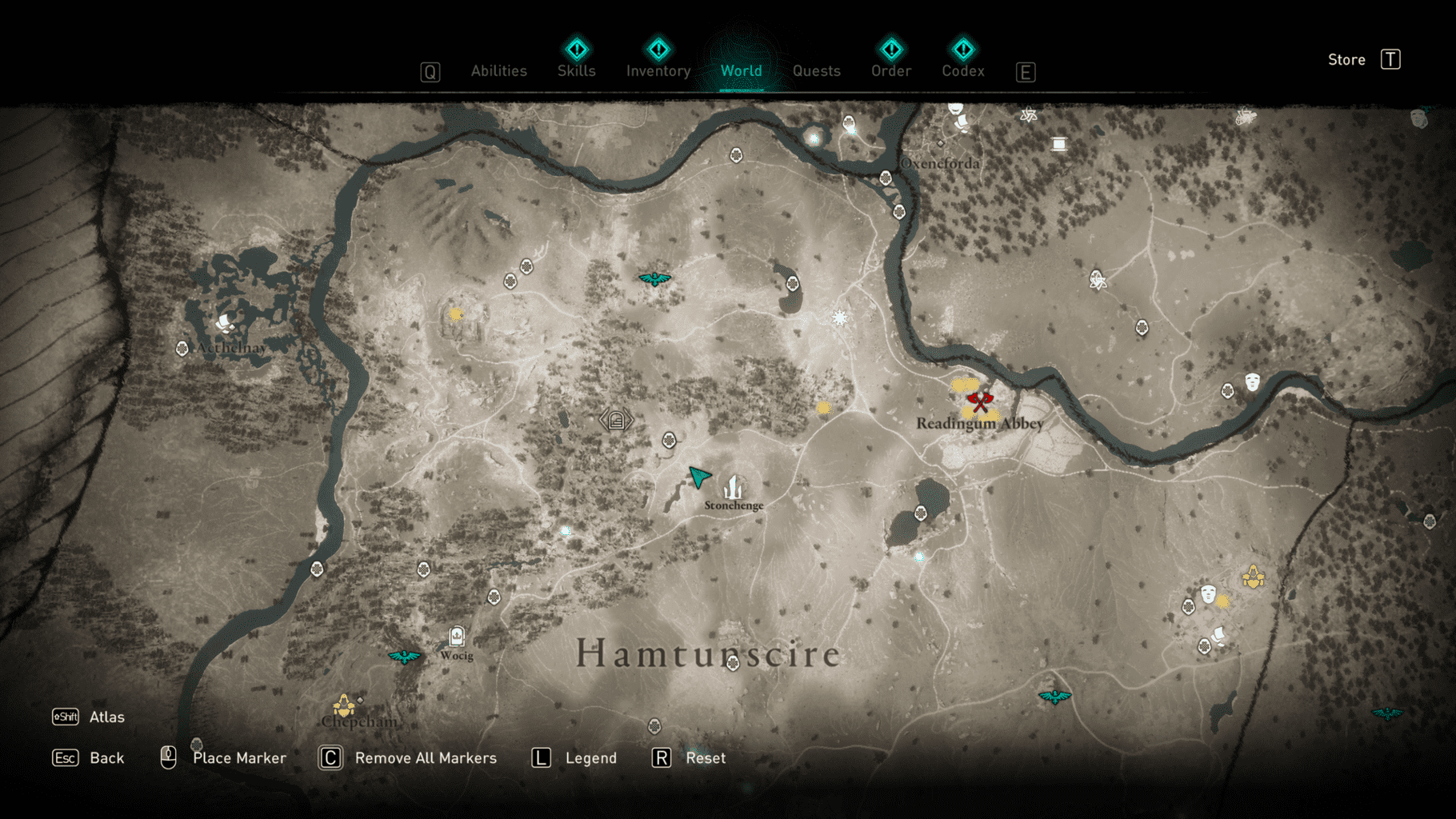The width and height of the screenshot is (1456, 819).
Task: Select the yellow helmet wealth icon near Chepeham
Action: [x=342, y=707]
